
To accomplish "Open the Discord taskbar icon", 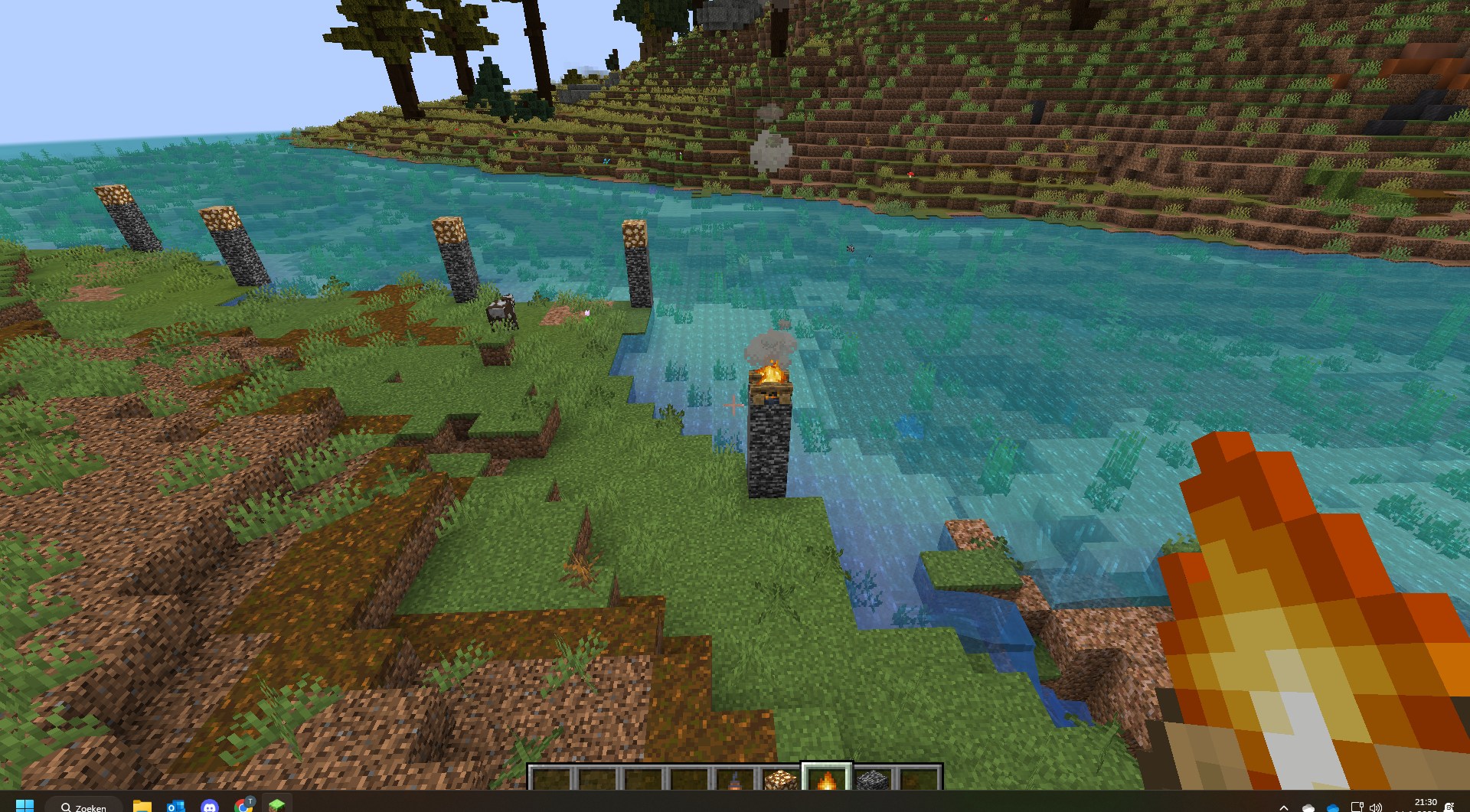I will (209, 806).
